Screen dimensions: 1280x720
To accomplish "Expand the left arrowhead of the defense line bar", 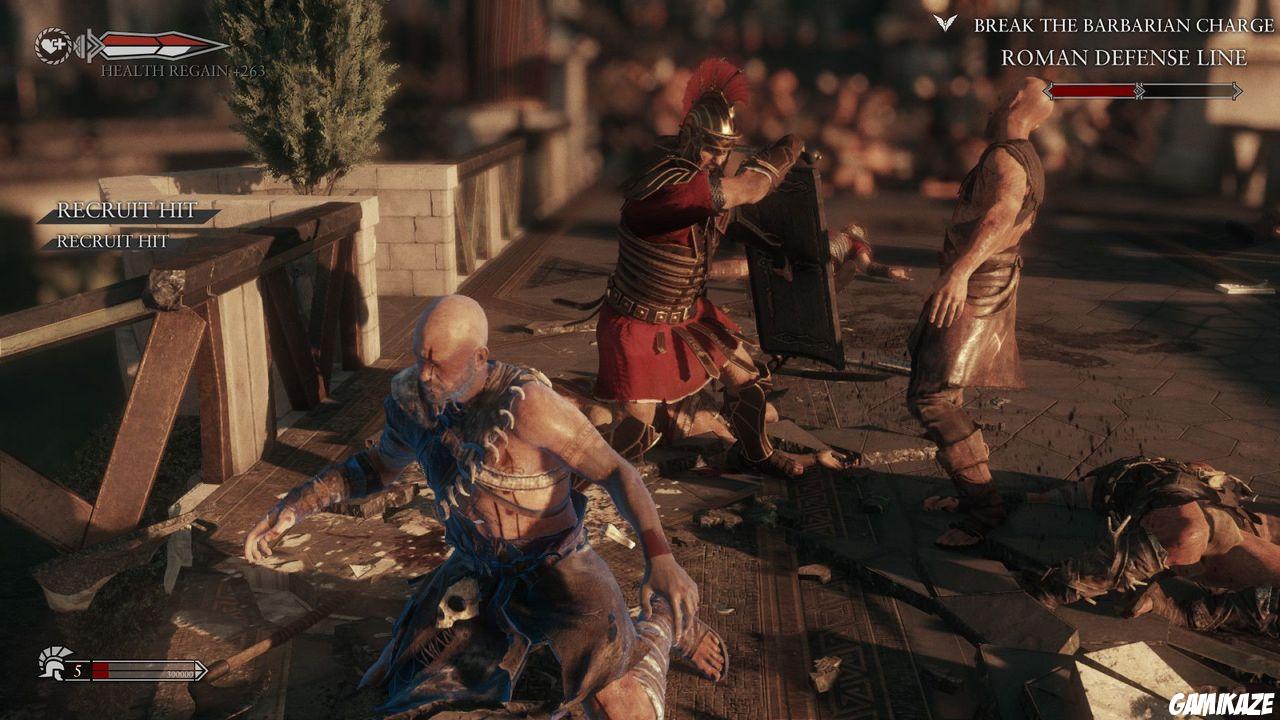I will 1049,91.
